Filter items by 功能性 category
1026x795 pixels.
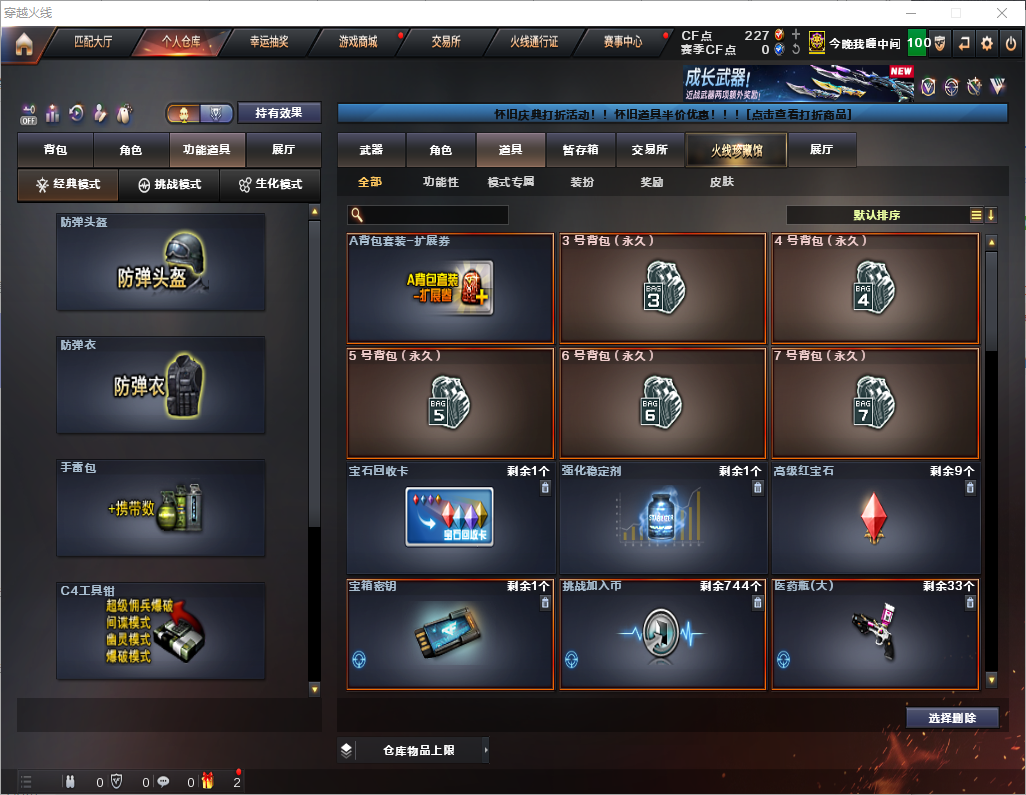(440, 182)
